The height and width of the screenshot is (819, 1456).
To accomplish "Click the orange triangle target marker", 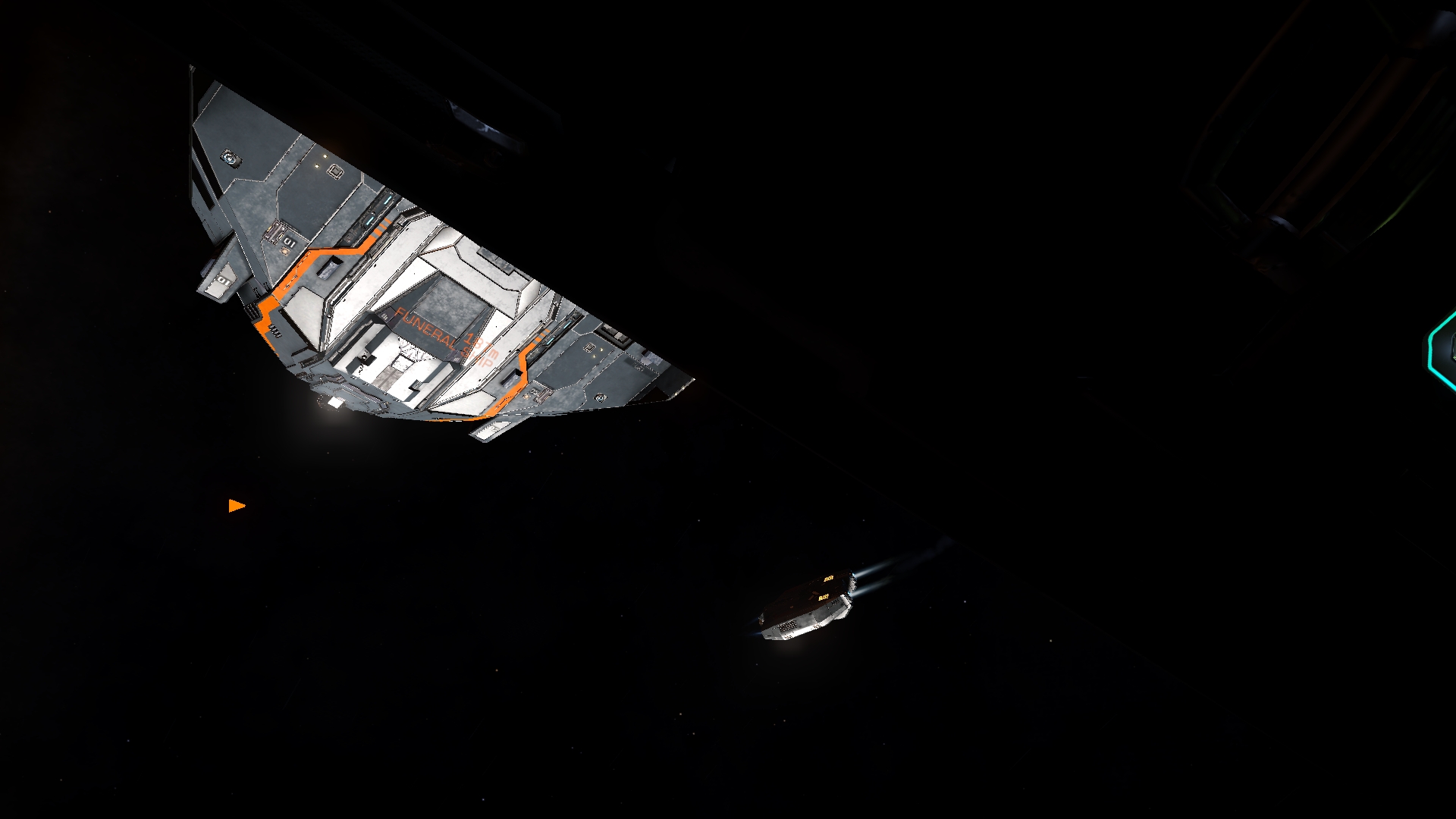I will (x=236, y=506).
